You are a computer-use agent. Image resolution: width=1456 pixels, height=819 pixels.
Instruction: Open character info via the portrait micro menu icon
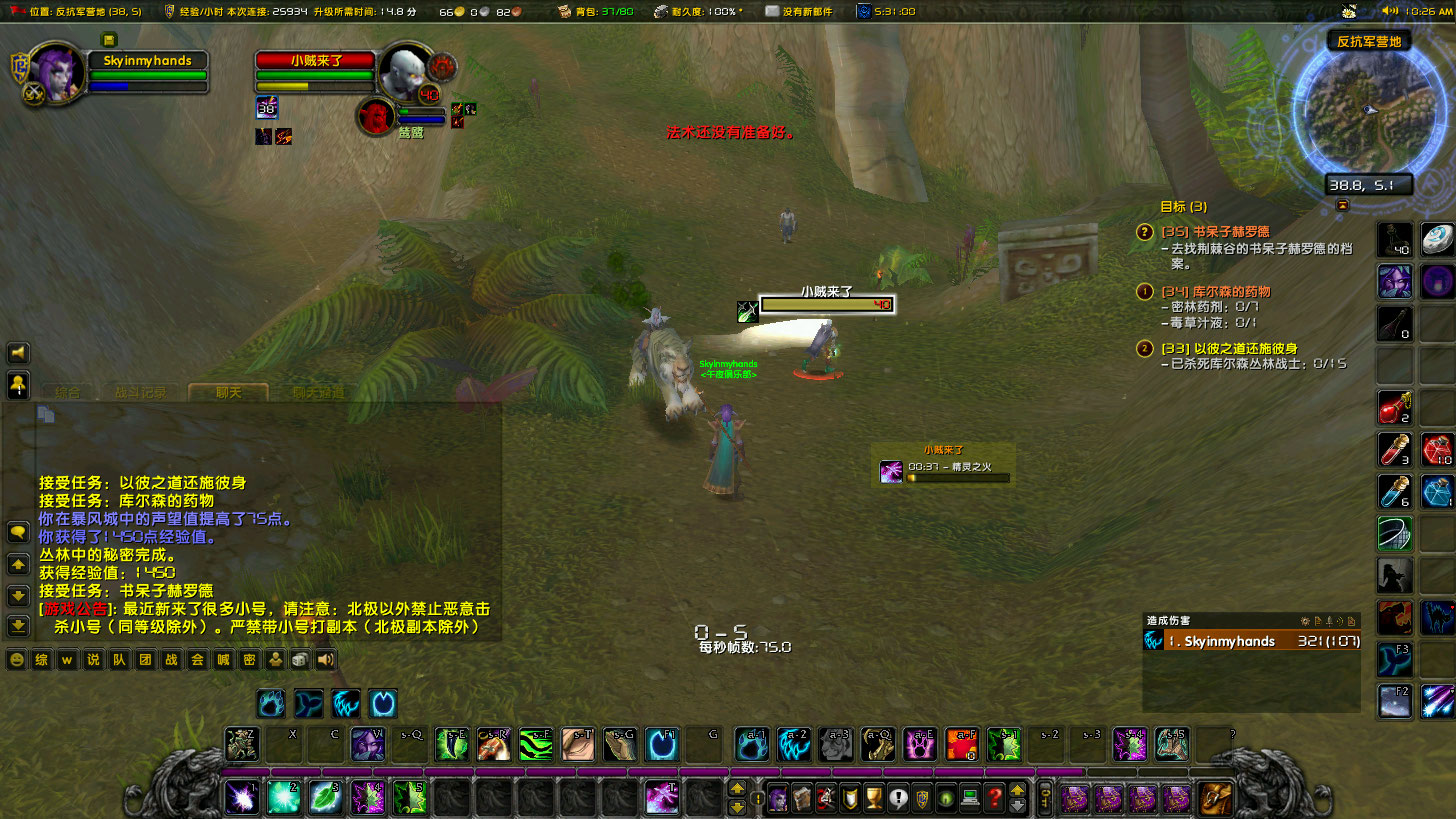pyautogui.click(x=778, y=799)
